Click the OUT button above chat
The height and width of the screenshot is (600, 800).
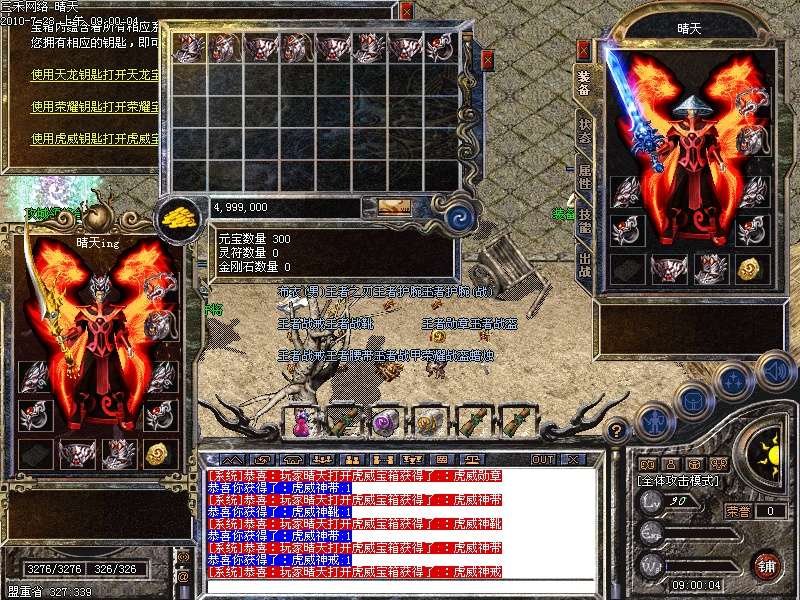[x=543, y=459]
